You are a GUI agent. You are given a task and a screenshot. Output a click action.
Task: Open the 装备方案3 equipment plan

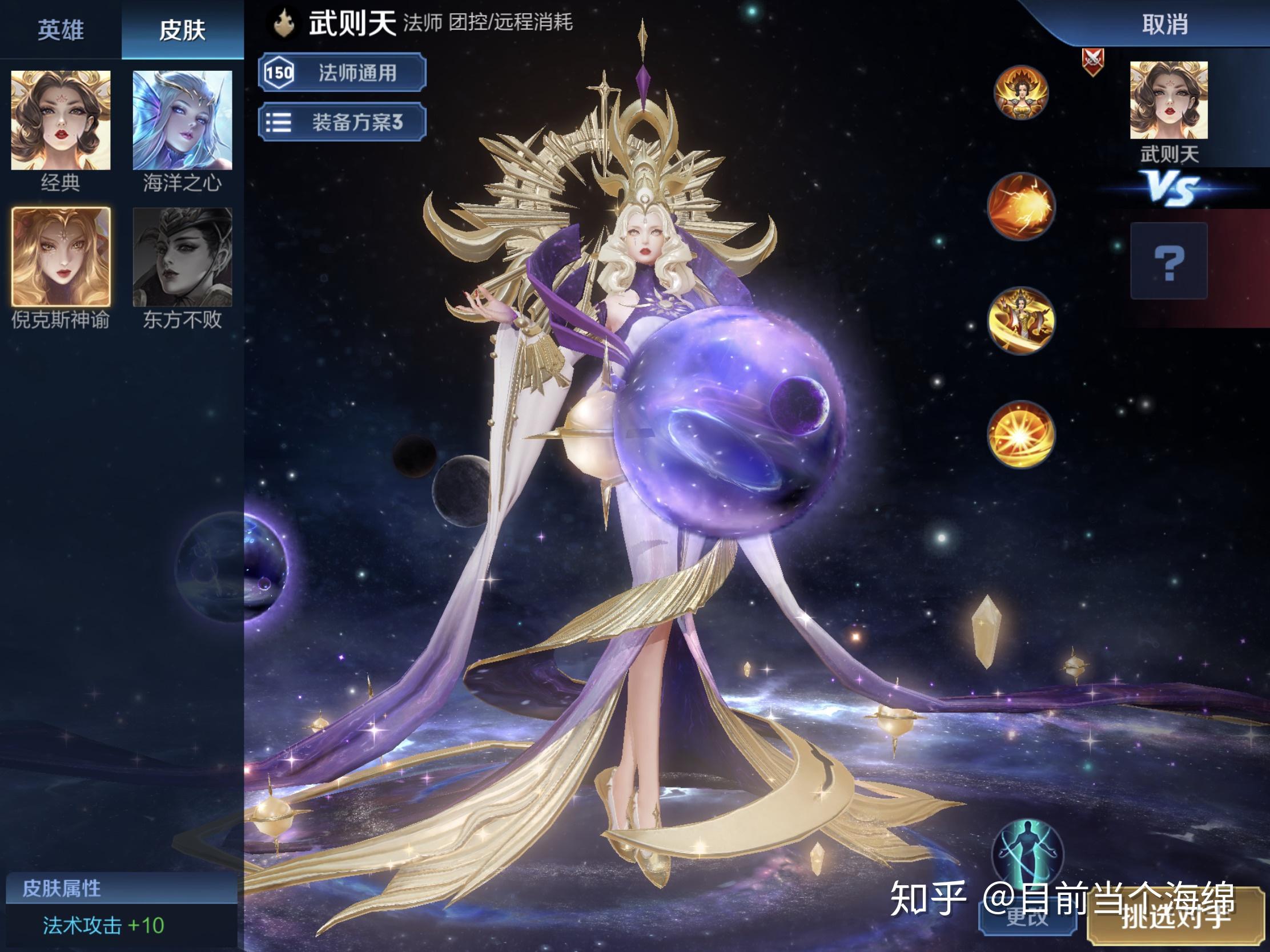pos(341,122)
